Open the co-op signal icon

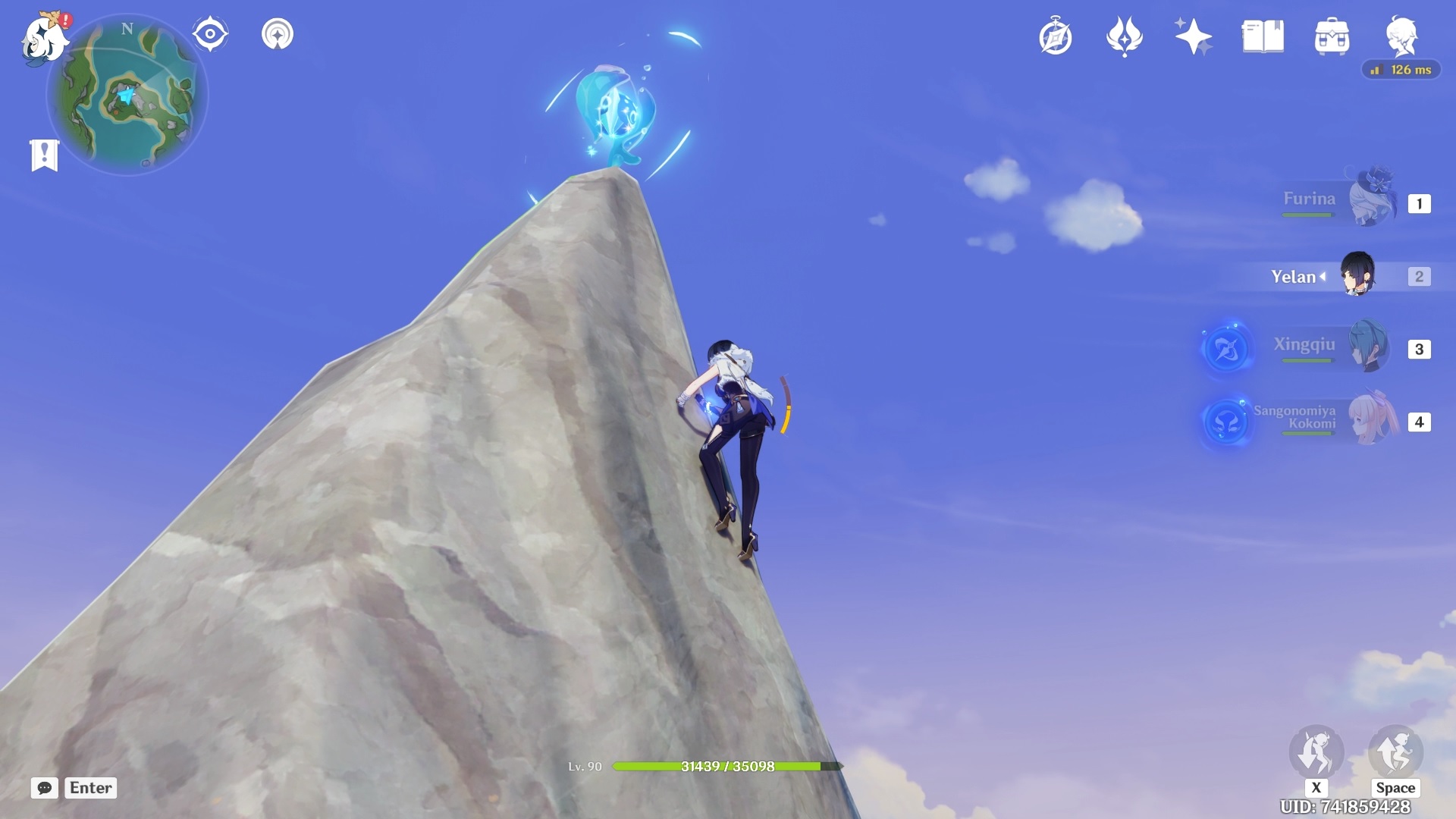click(278, 34)
